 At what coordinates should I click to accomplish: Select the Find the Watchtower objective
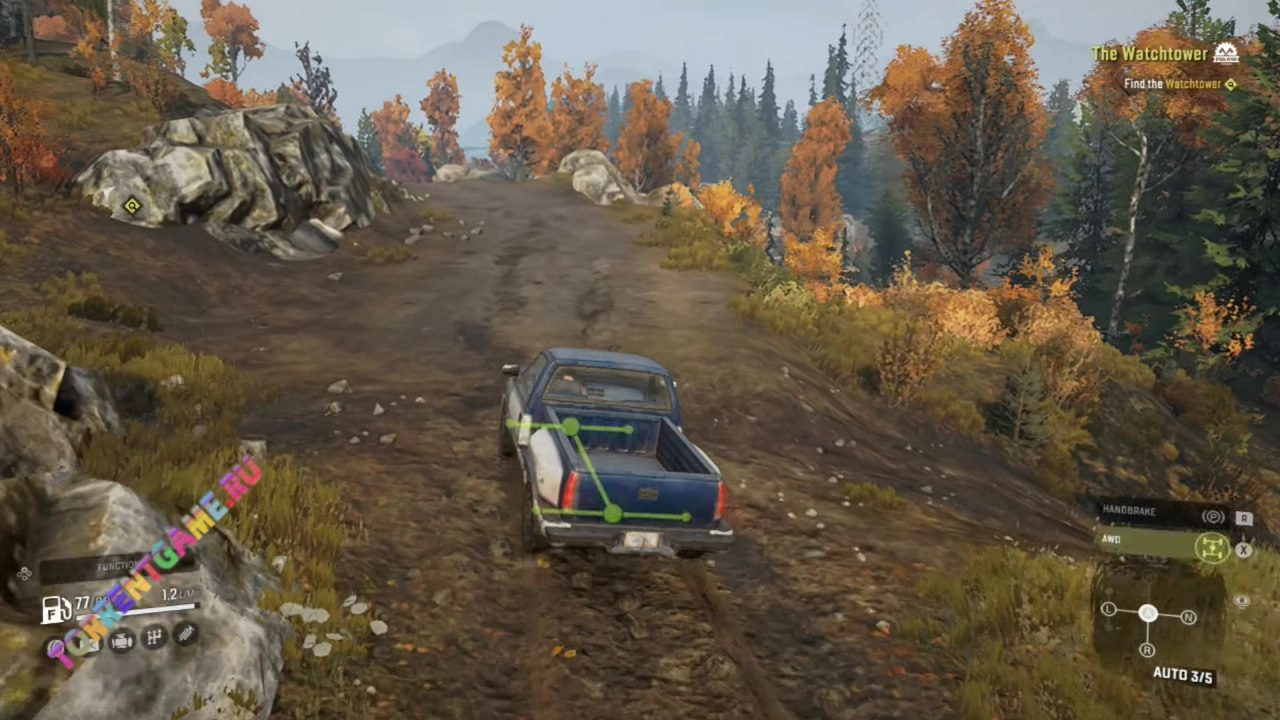(1172, 85)
